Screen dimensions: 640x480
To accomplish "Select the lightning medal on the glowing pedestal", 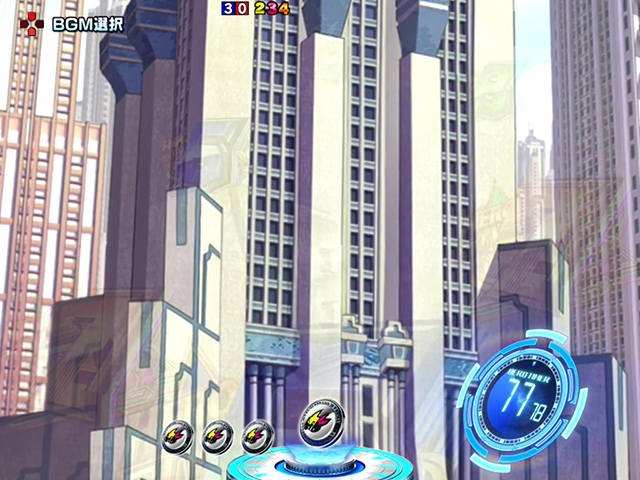I will tap(324, 418).
